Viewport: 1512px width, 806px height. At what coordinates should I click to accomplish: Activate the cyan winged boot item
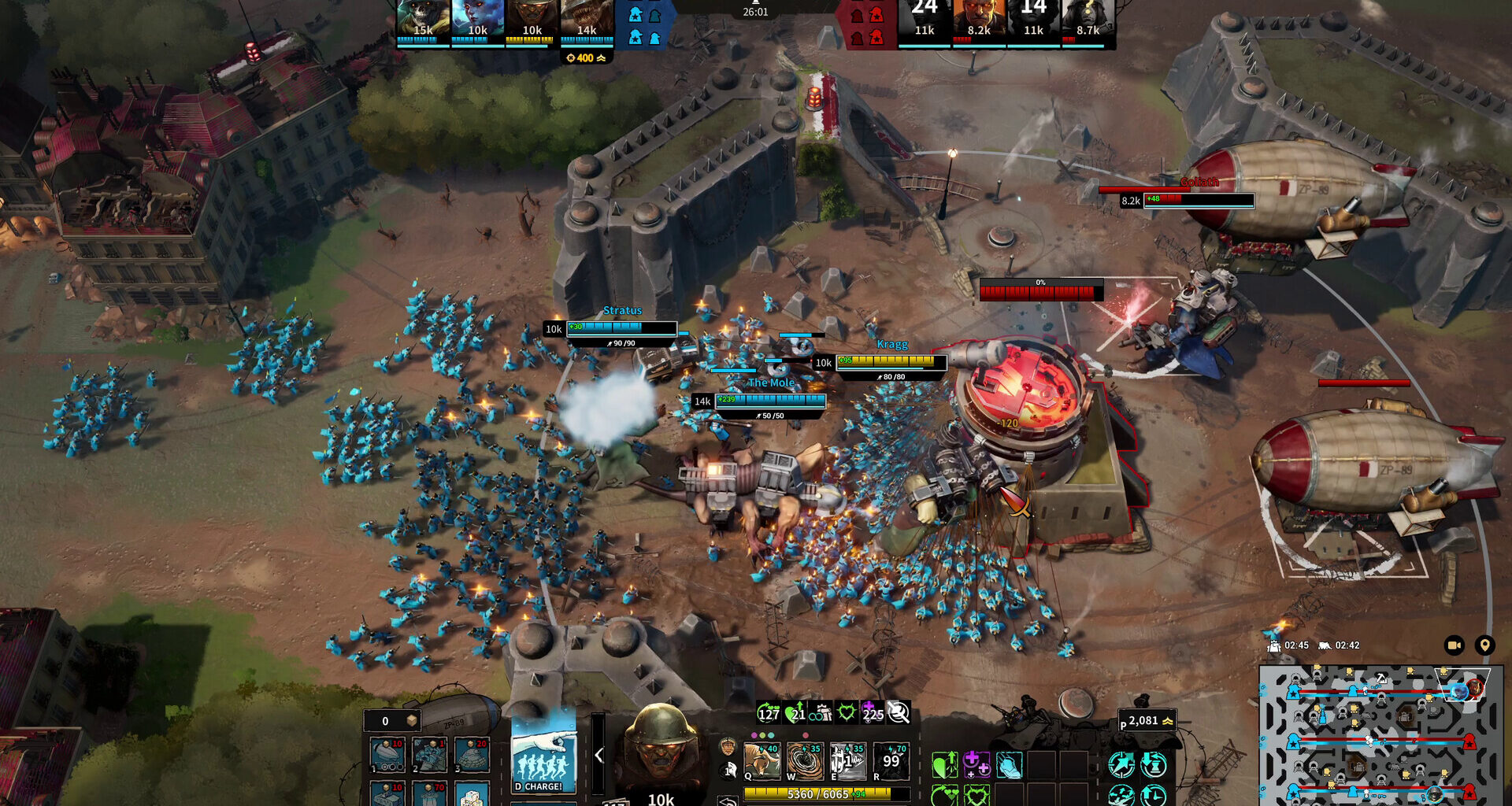coord(1009,764)
